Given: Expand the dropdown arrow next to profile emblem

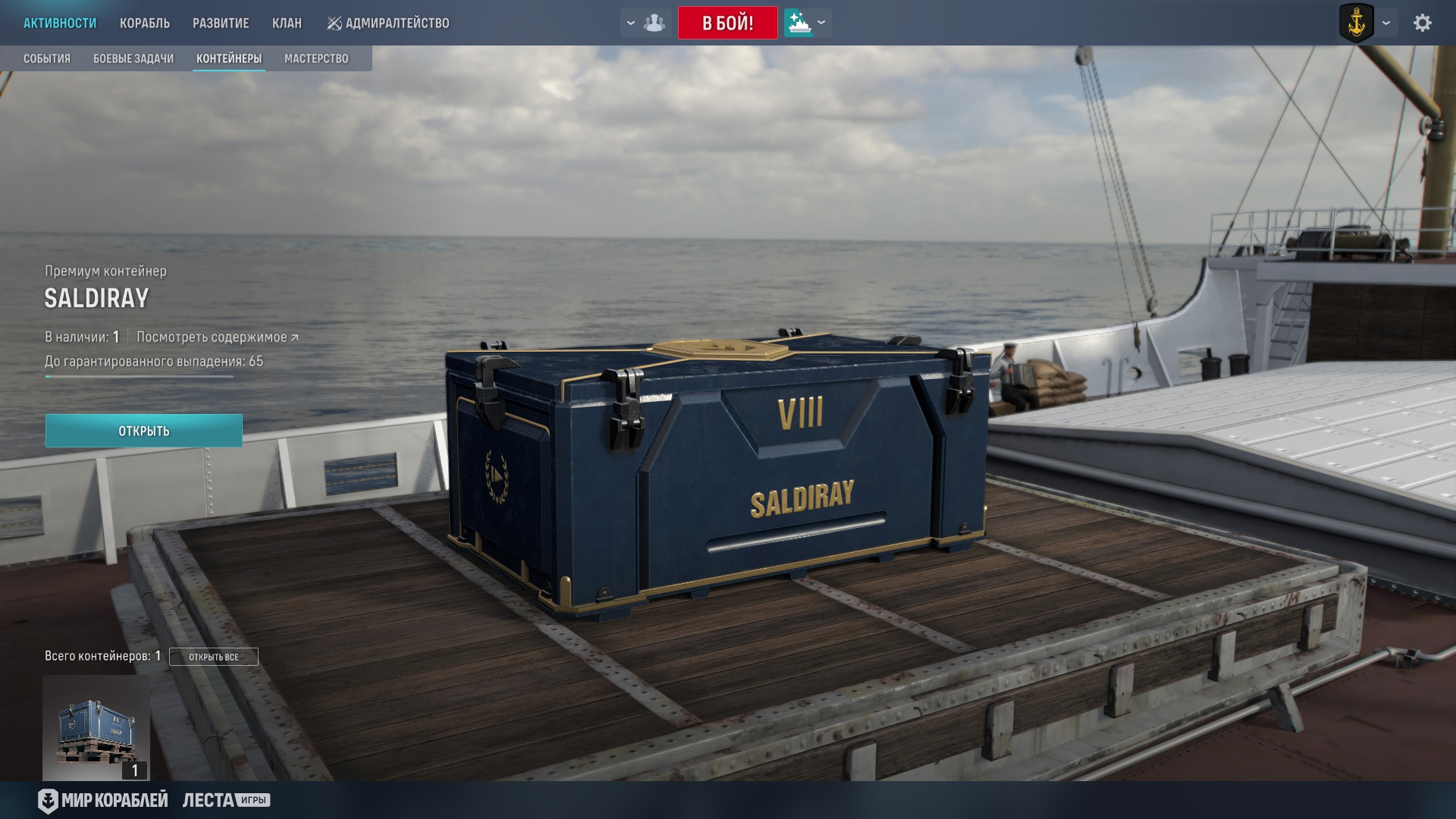Looking at the screenshot, I should tap(1386, 24).
